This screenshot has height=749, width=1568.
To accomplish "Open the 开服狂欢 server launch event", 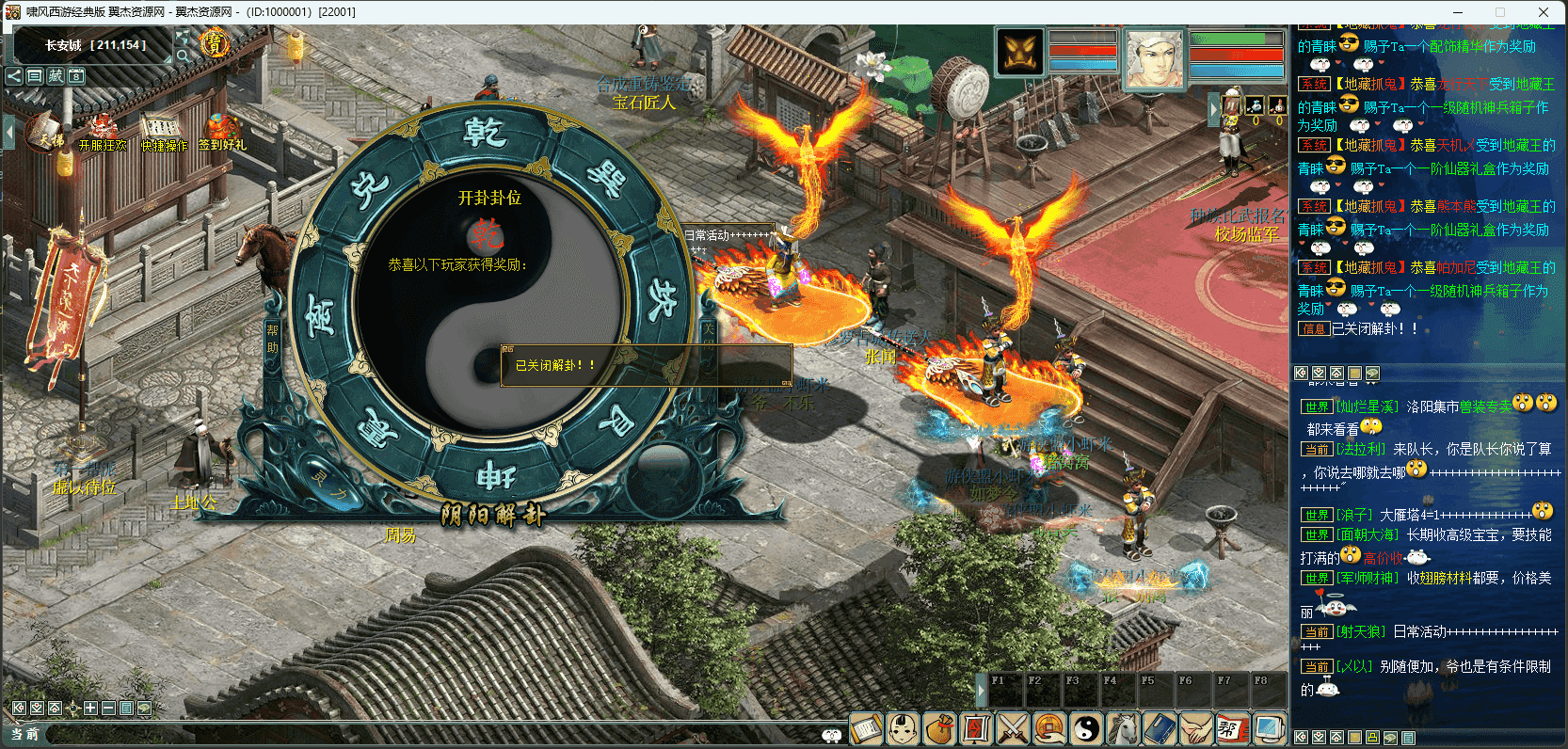I will [x=102, y=133].
